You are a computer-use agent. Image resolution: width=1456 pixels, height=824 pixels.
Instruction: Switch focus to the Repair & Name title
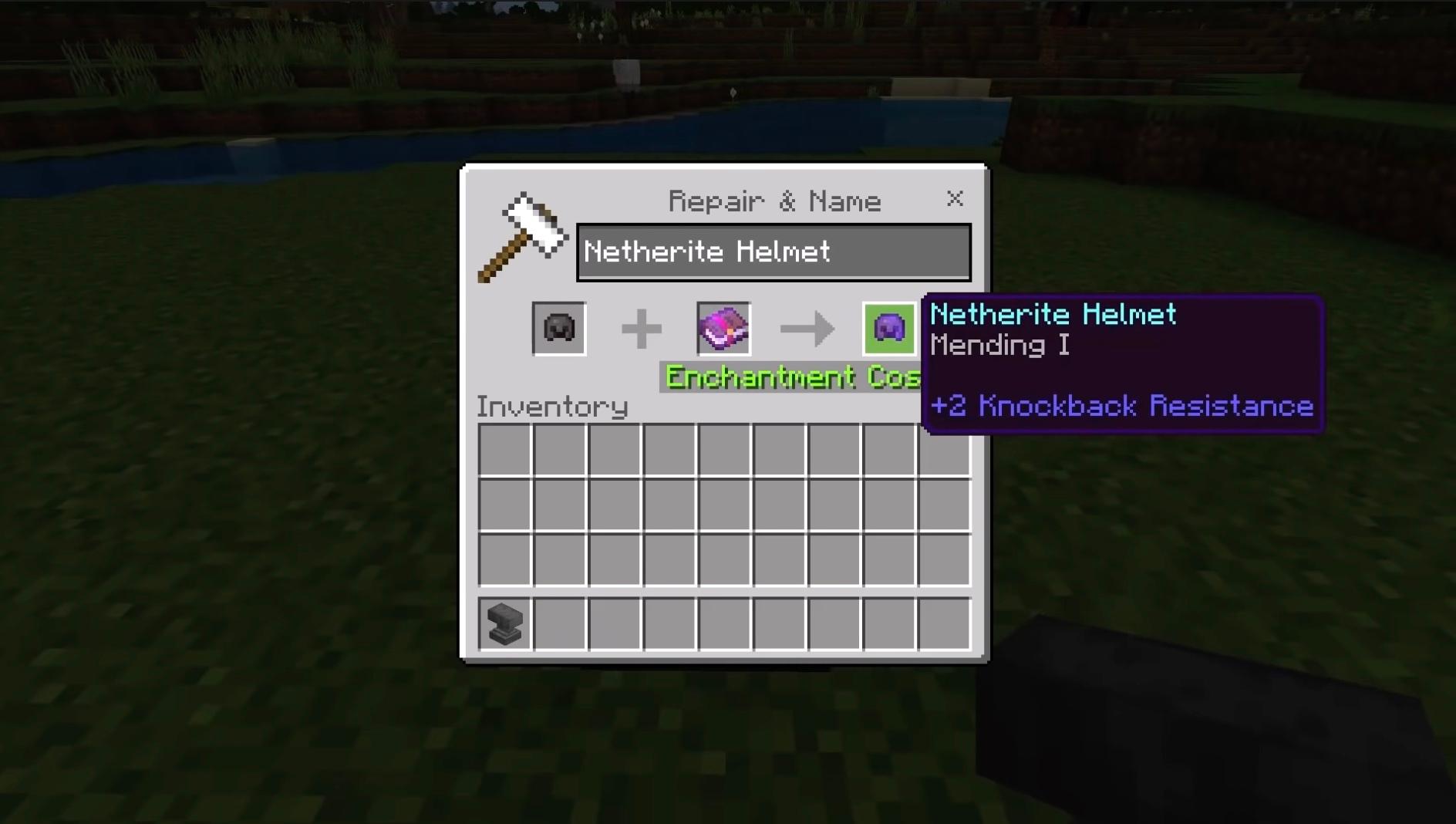point(773,200)
